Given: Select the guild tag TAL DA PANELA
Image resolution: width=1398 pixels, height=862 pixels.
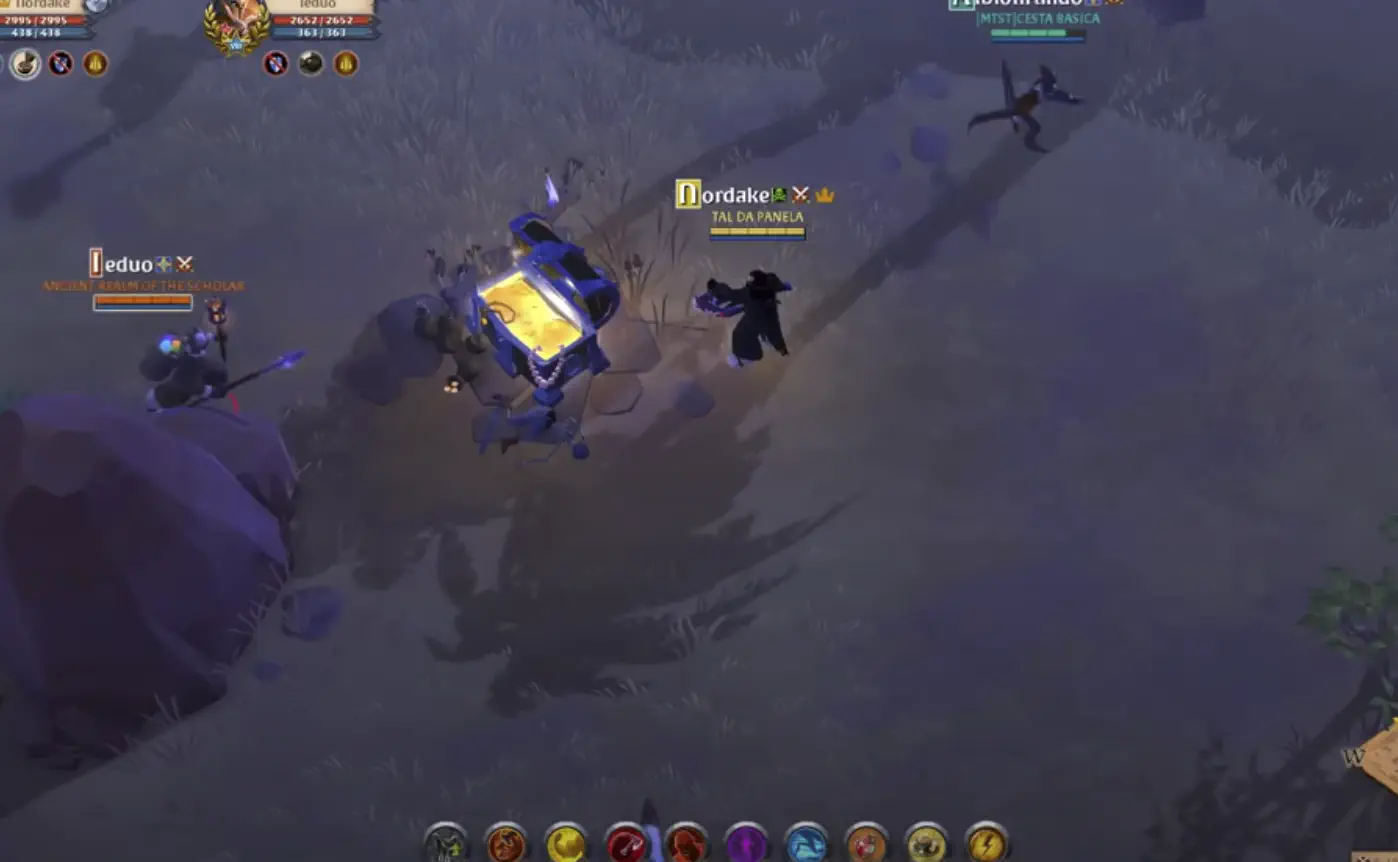Looking at the screenshot, I should 756,214.
